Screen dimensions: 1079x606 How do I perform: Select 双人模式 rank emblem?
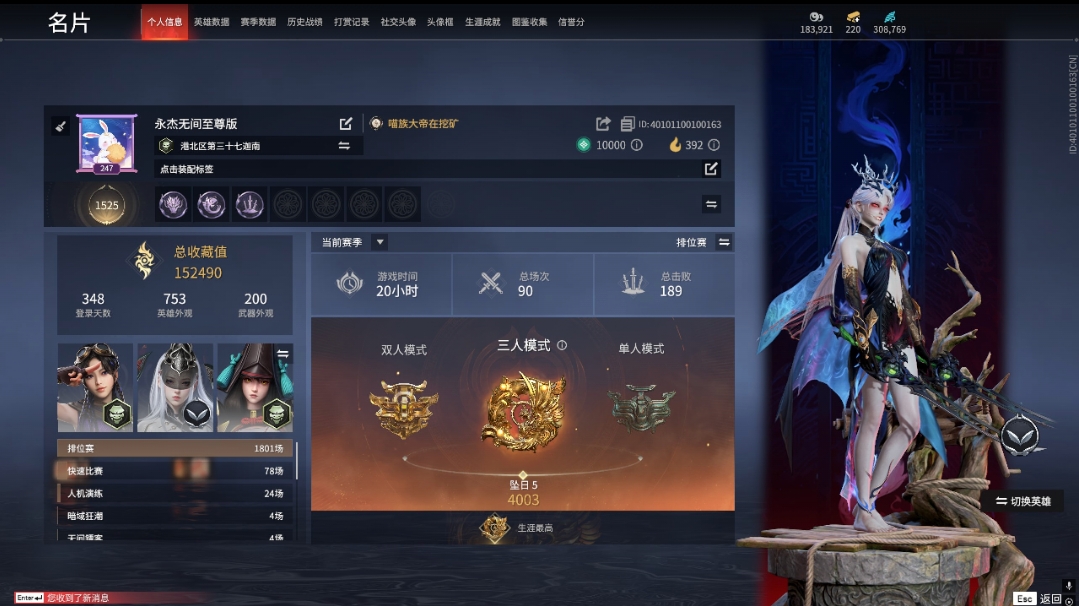coord(403,405)
